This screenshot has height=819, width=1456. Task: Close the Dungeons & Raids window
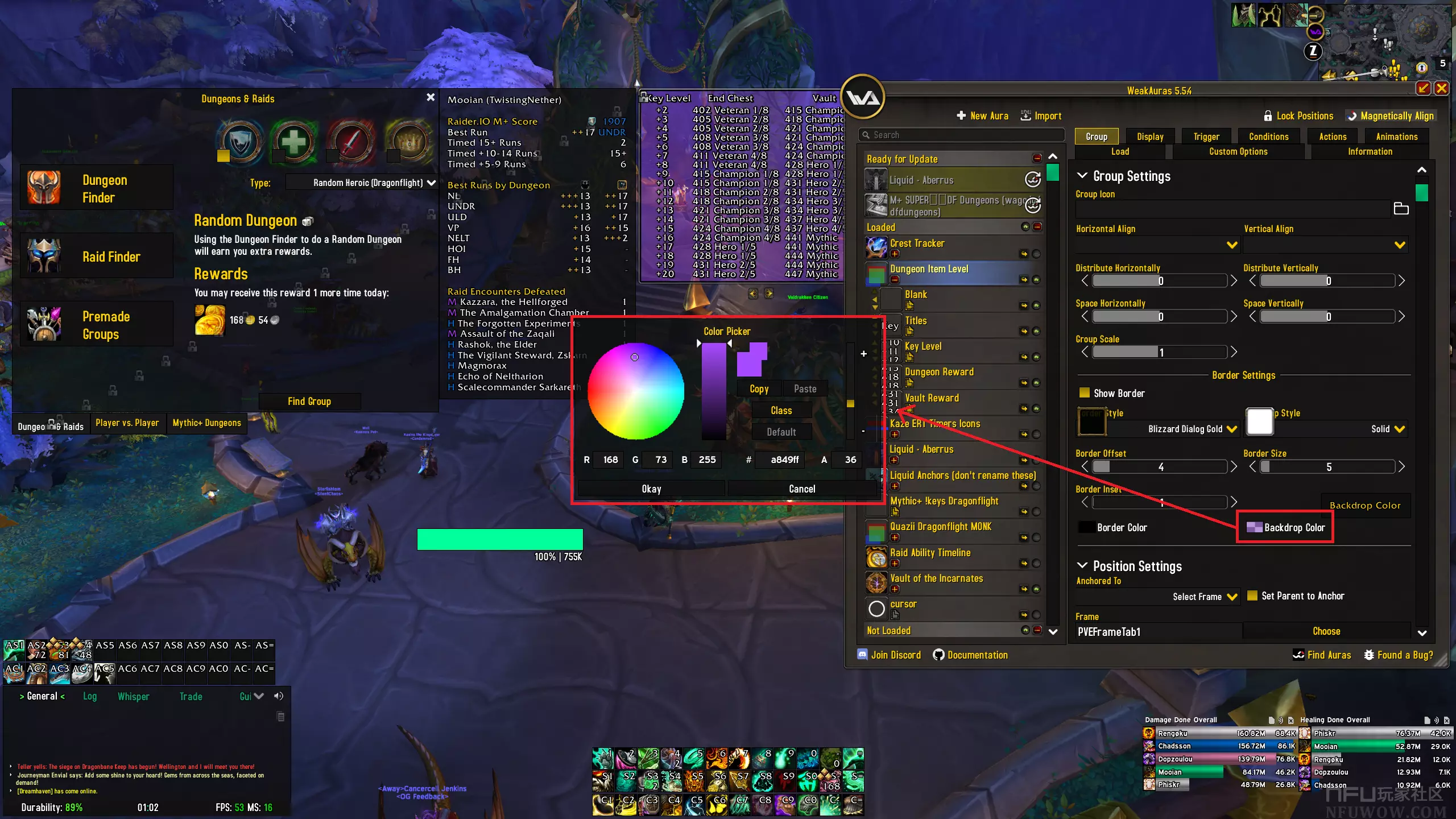tap(431, 98)
